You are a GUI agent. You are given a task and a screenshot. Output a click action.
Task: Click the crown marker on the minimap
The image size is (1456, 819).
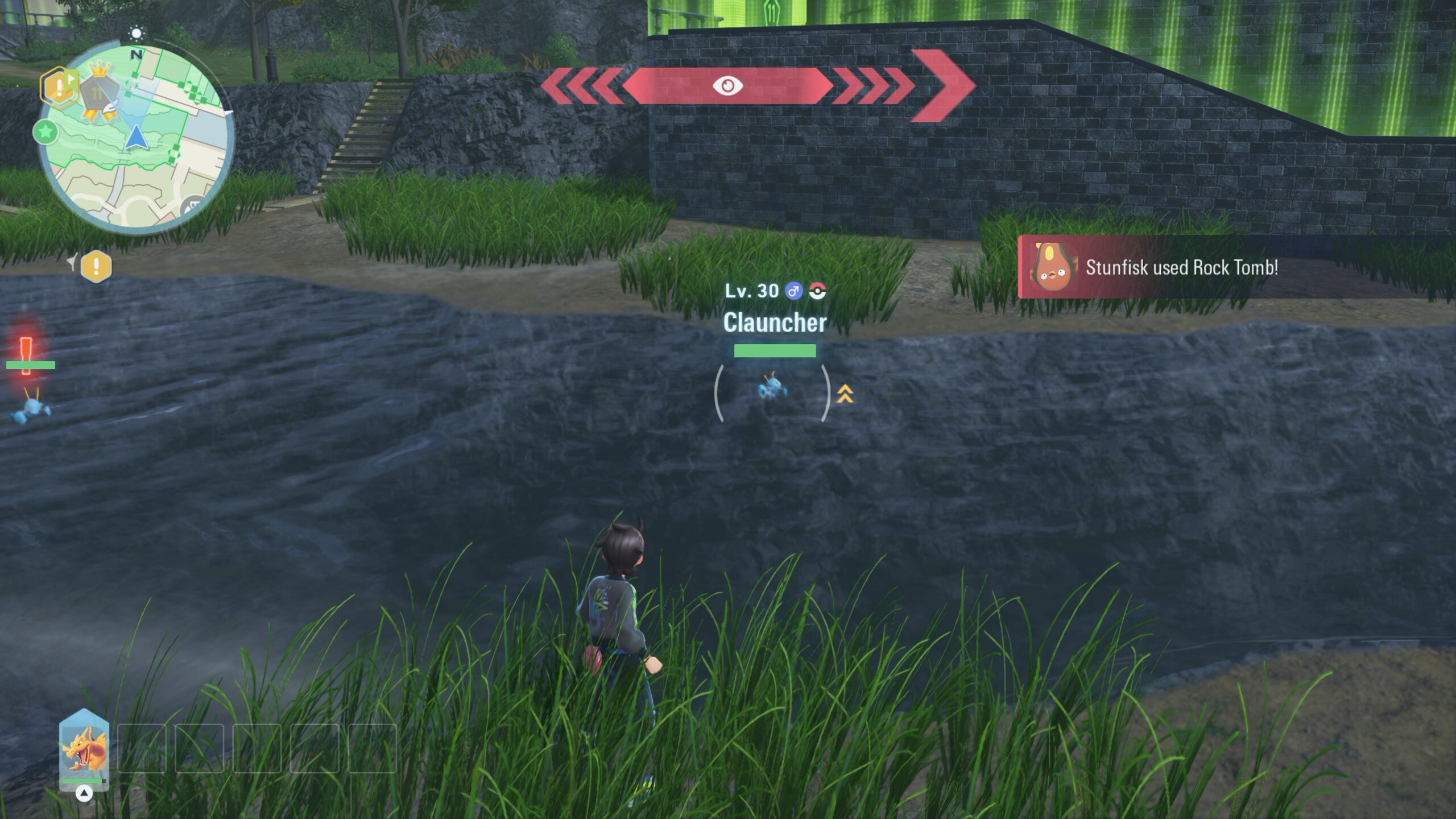(100, 70)
